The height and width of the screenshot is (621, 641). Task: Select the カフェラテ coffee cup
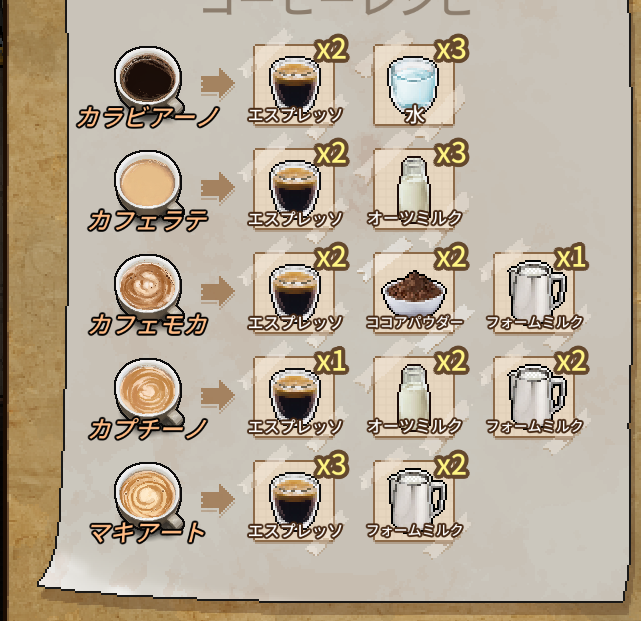point(149,182)
